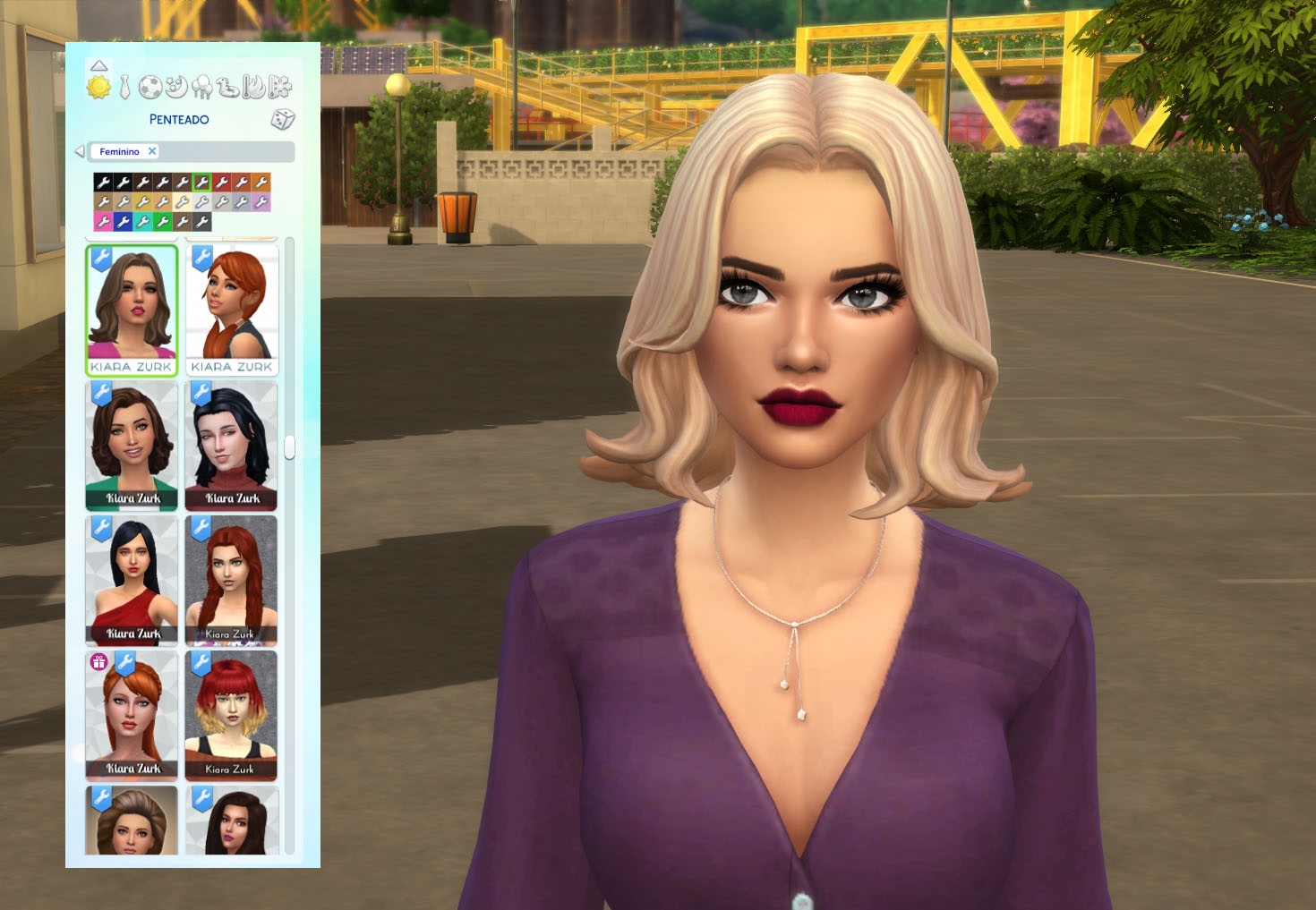The height and width of the screenshot is (910, 1316).
Task: Select the Hot Weather outfit icon
Action: (252, 87)
